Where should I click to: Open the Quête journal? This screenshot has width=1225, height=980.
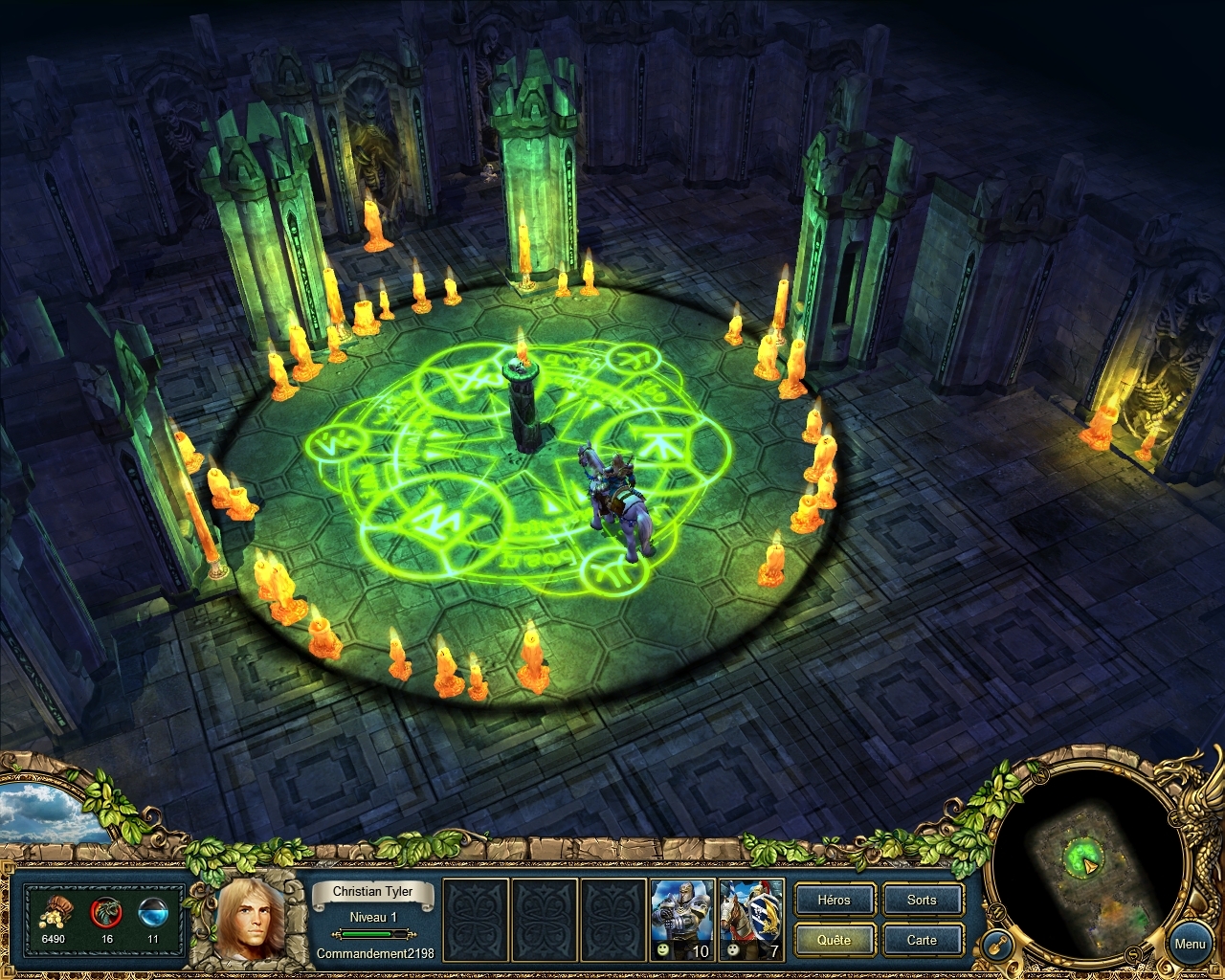(x=834, y=940)
